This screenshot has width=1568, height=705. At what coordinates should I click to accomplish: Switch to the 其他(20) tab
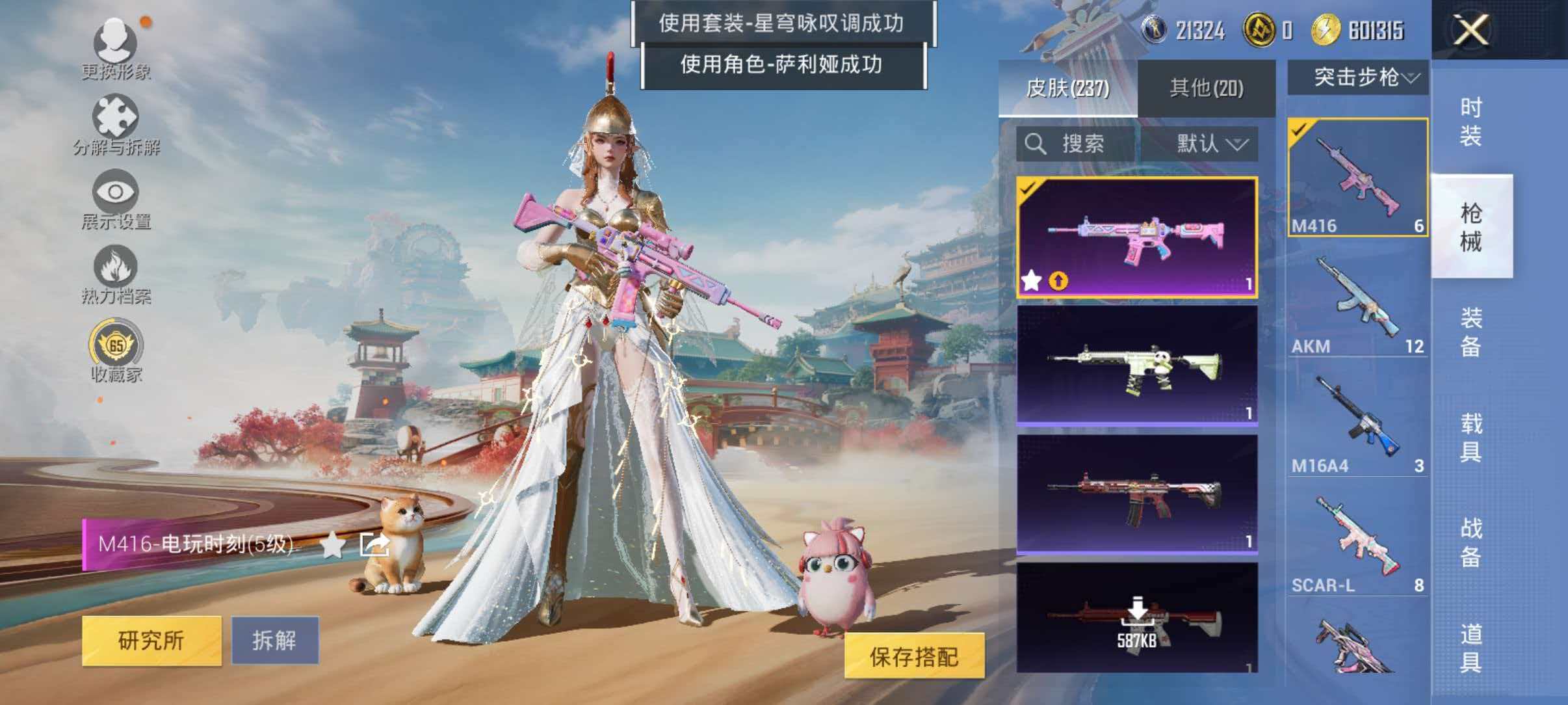(1207, 86)
